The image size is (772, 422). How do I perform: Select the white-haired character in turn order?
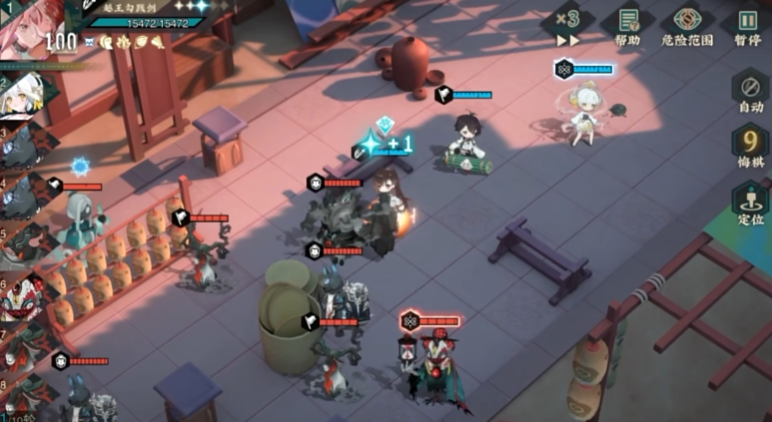[x=22, y=97]
